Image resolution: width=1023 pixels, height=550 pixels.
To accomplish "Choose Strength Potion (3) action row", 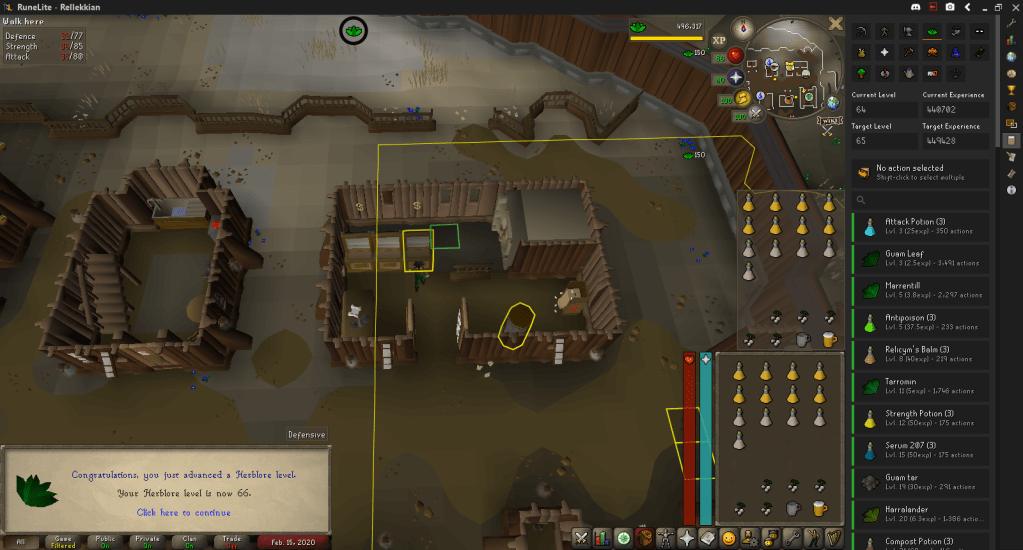I will click(x=921, y=418).
